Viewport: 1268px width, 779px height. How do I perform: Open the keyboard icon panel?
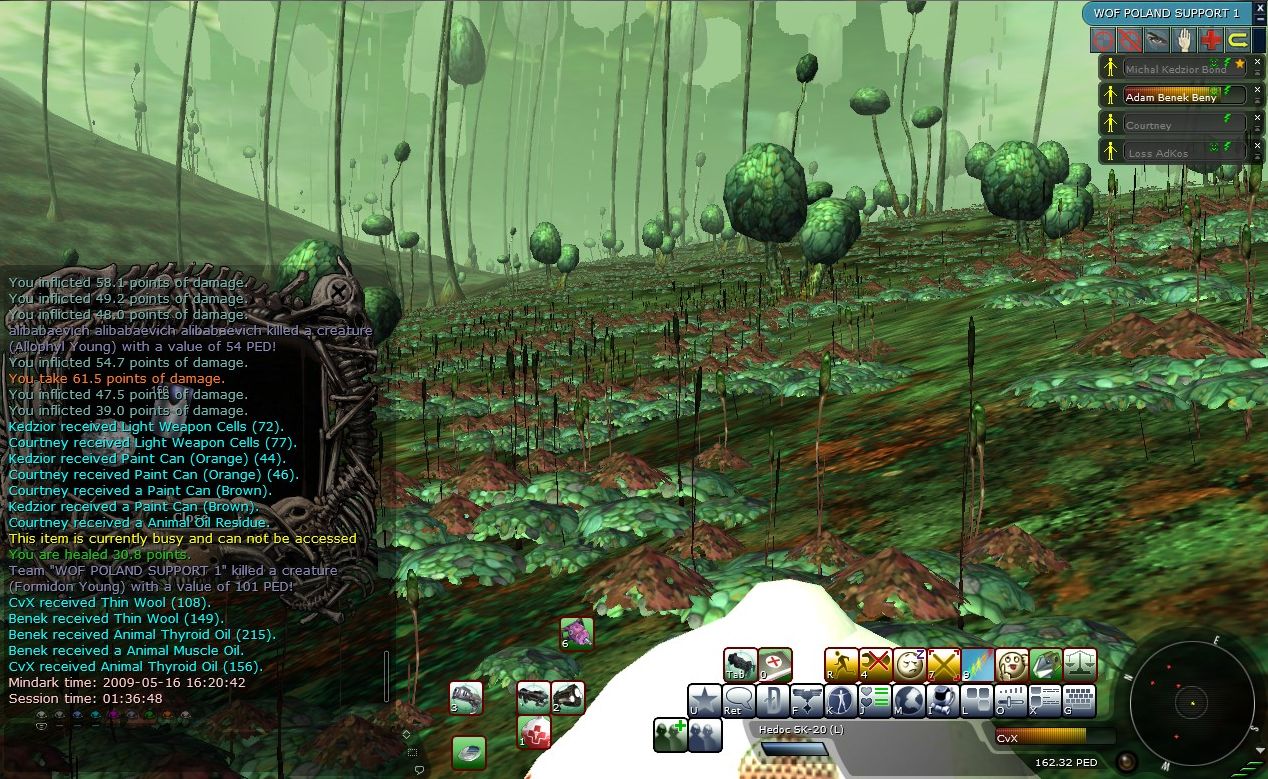(x=1078, y=700)
